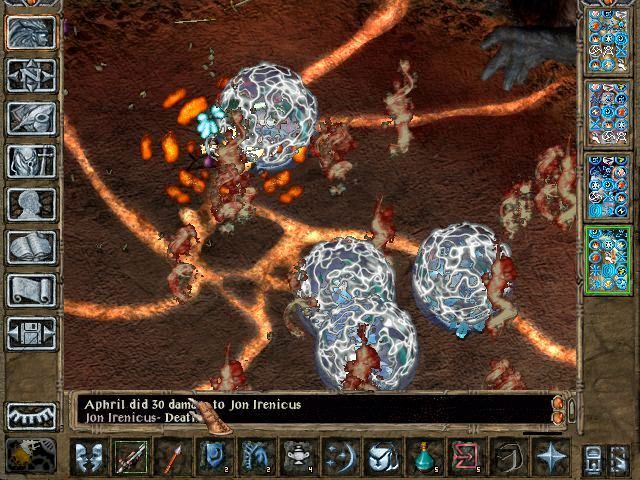Open the journal with the quill icon

tap(31, 117)
